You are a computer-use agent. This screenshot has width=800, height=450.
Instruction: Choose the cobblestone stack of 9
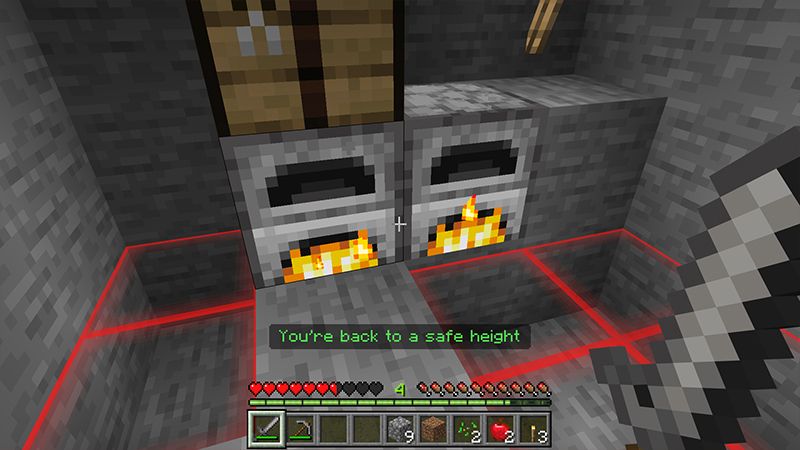point(400,428)
